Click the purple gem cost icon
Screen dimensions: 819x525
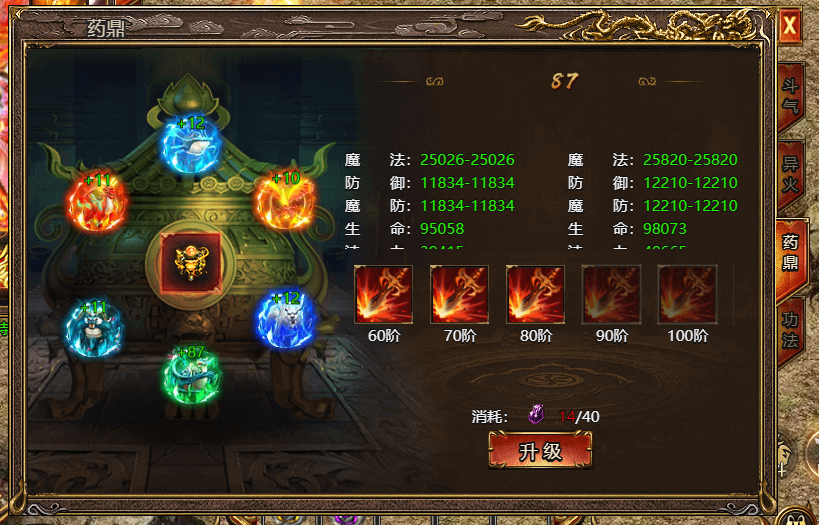pyautogui.click(x=537, y=415)
